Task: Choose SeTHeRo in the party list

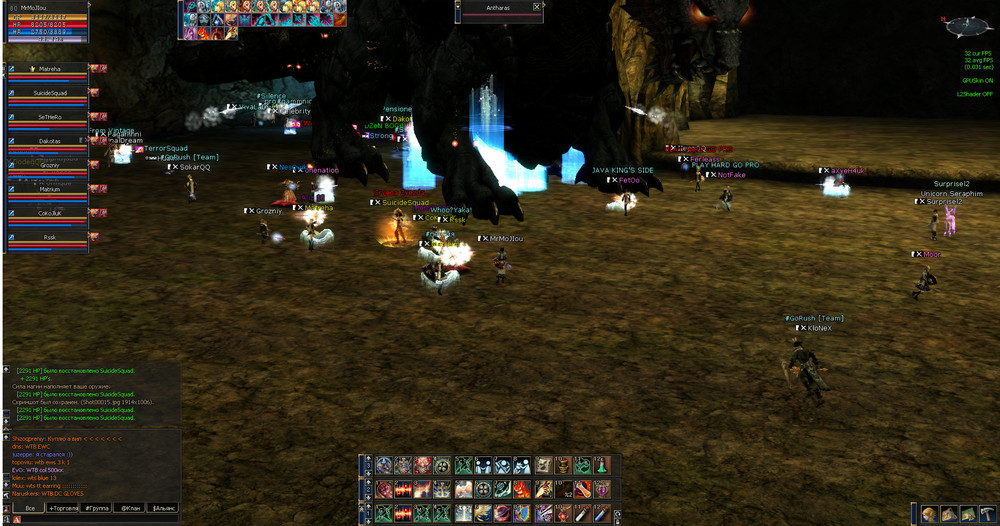Action: pyautogui.click(x=50, y=118)
